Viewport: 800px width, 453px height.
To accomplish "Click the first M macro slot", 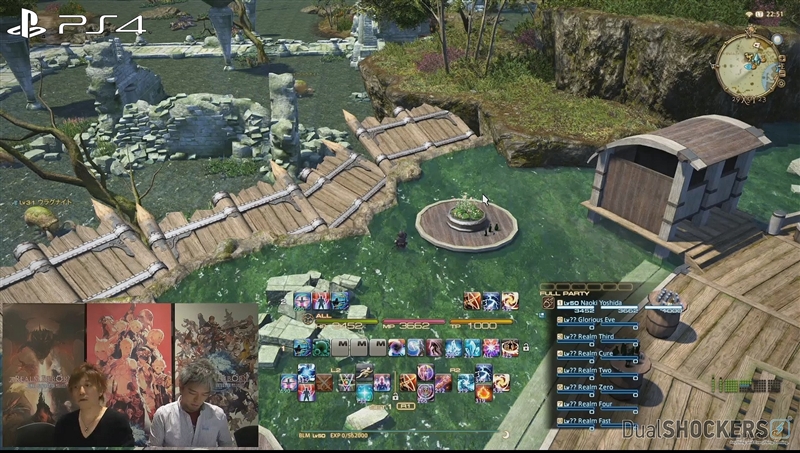I will [x=342, y=348].
